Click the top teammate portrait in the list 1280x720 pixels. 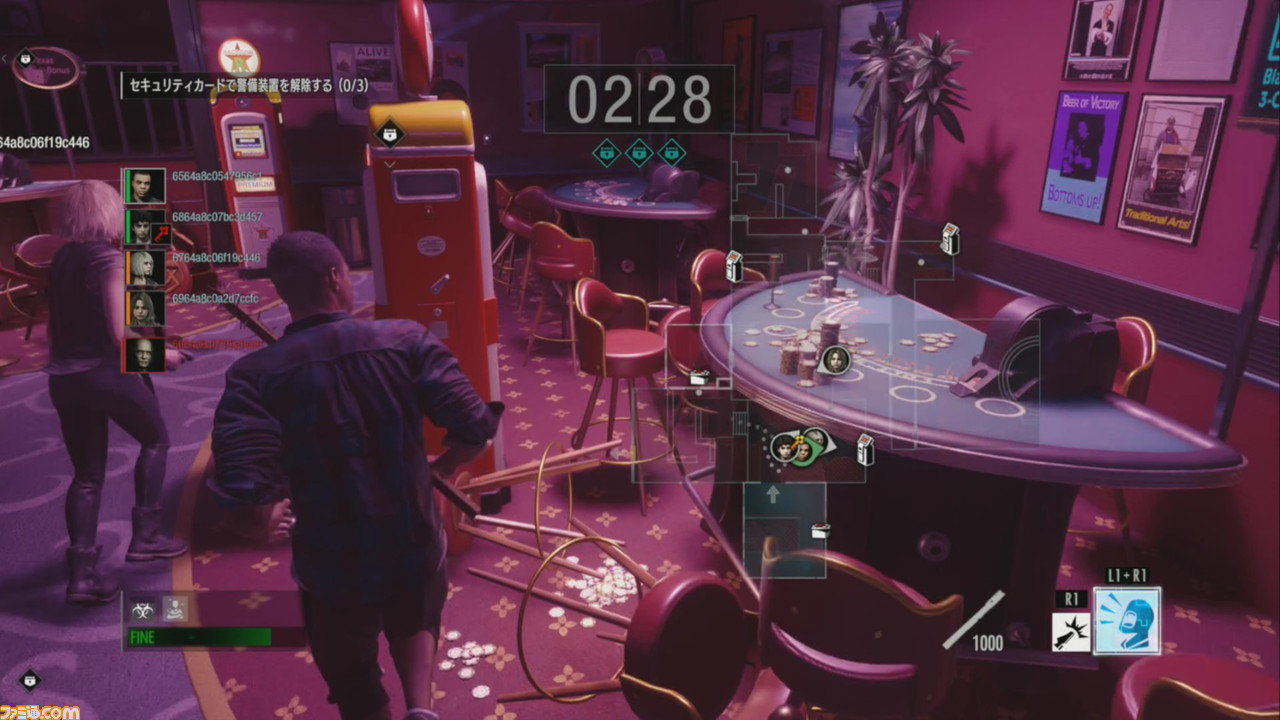click(144, 186)
